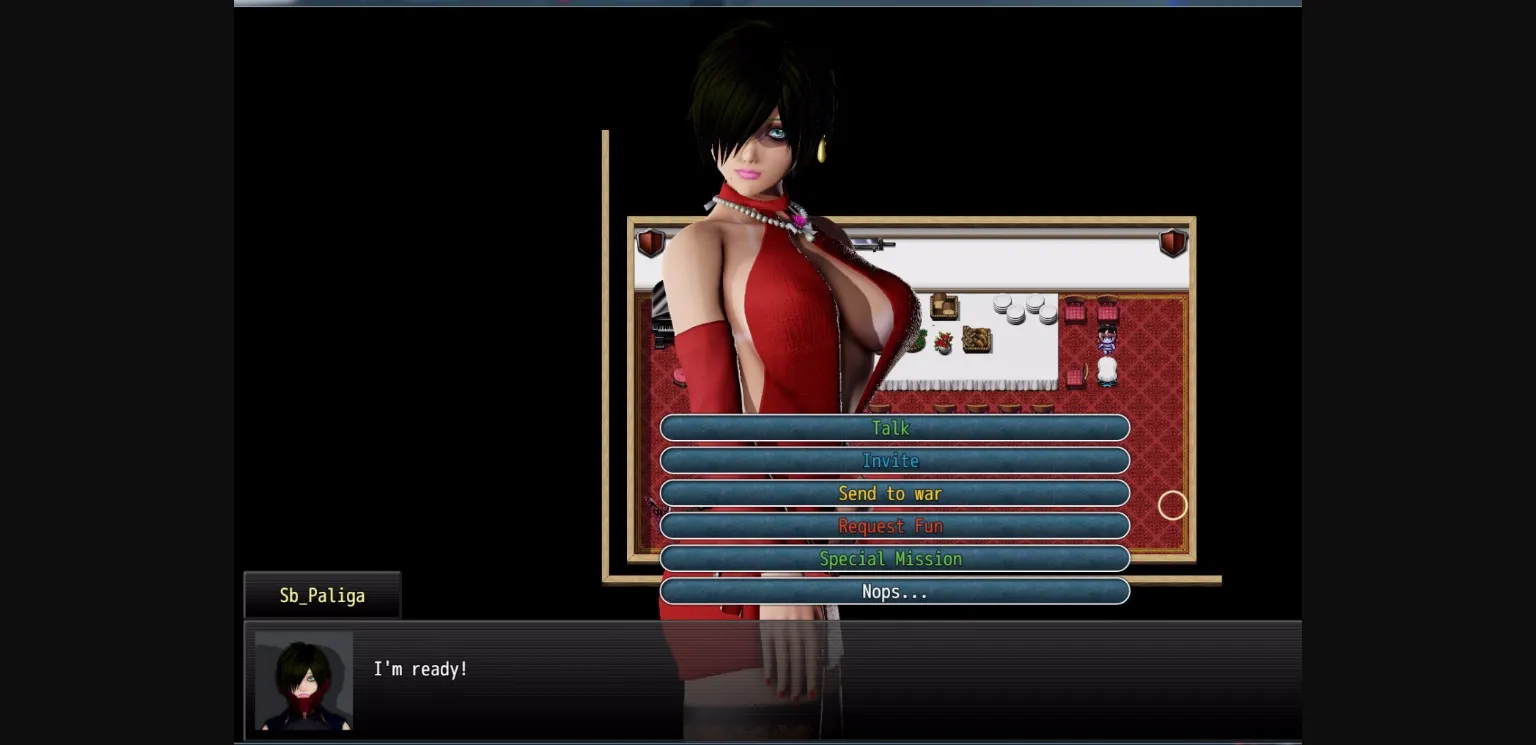Select the piano sprite on the map
Image resolution: width=1536 pixels, height=745 pixels.
pos(662,321)
